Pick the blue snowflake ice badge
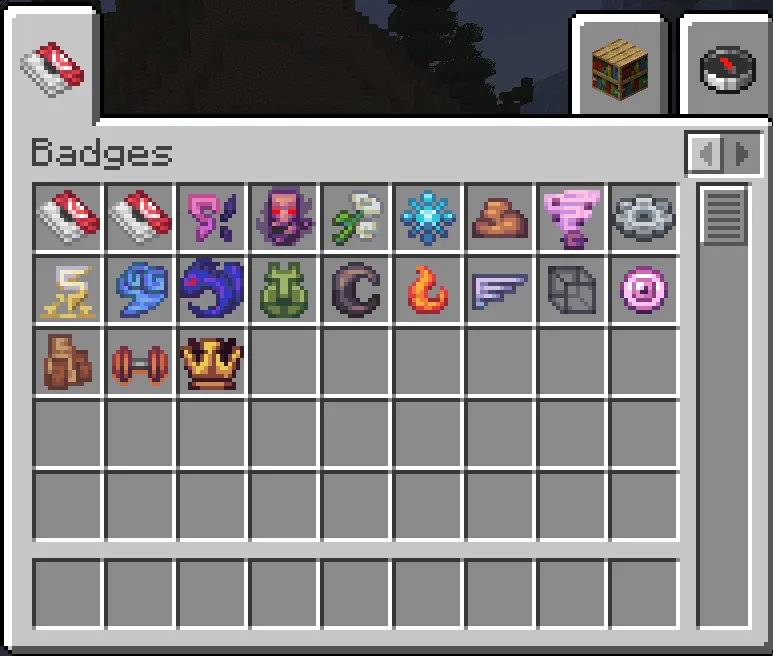This screenshot has width=773, height=656. pyautogui.click(x=428, y=216)
